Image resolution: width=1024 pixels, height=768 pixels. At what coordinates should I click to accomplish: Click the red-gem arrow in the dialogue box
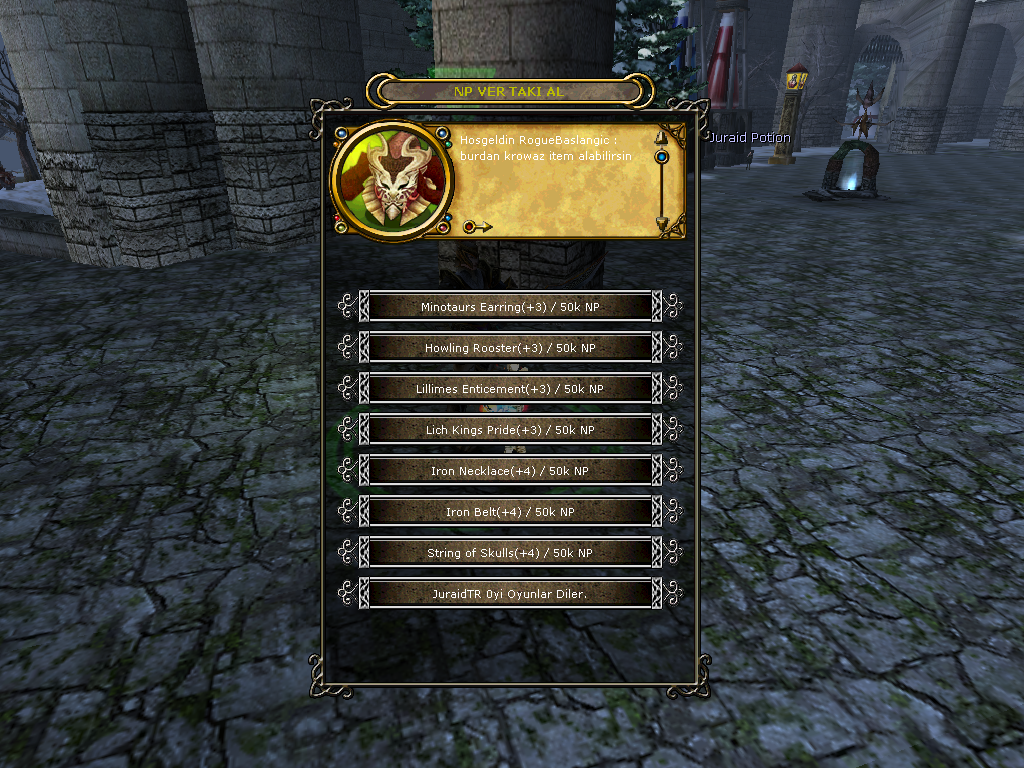(x=477, y=227)
